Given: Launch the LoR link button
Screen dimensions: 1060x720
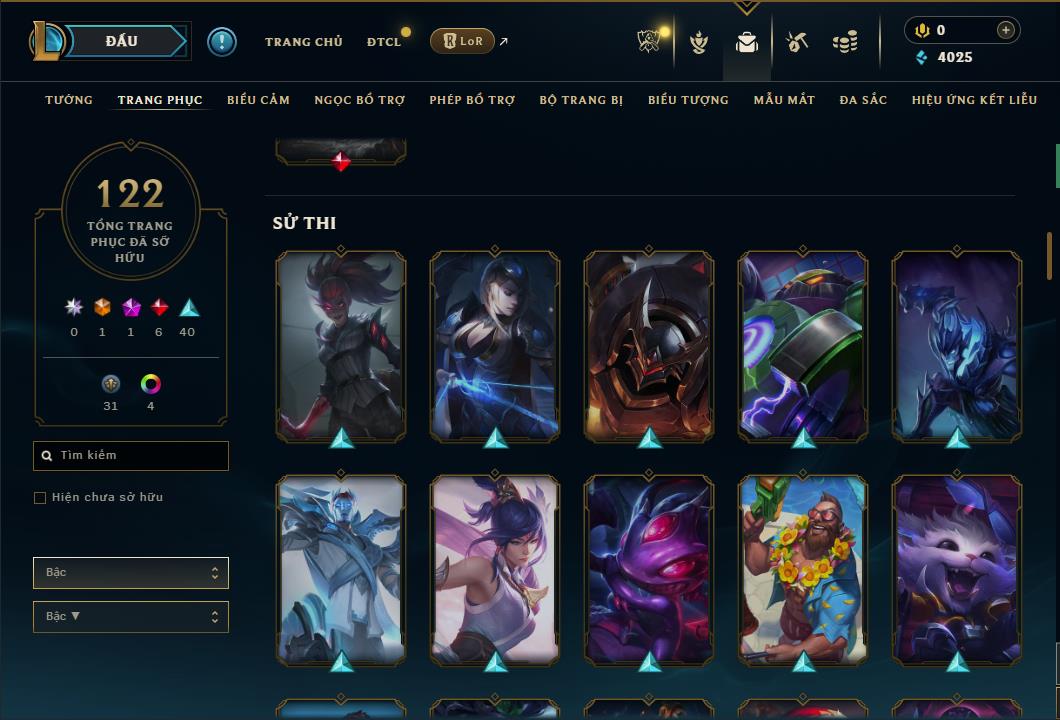Looking at the screenshot, I should pos(464,41).
